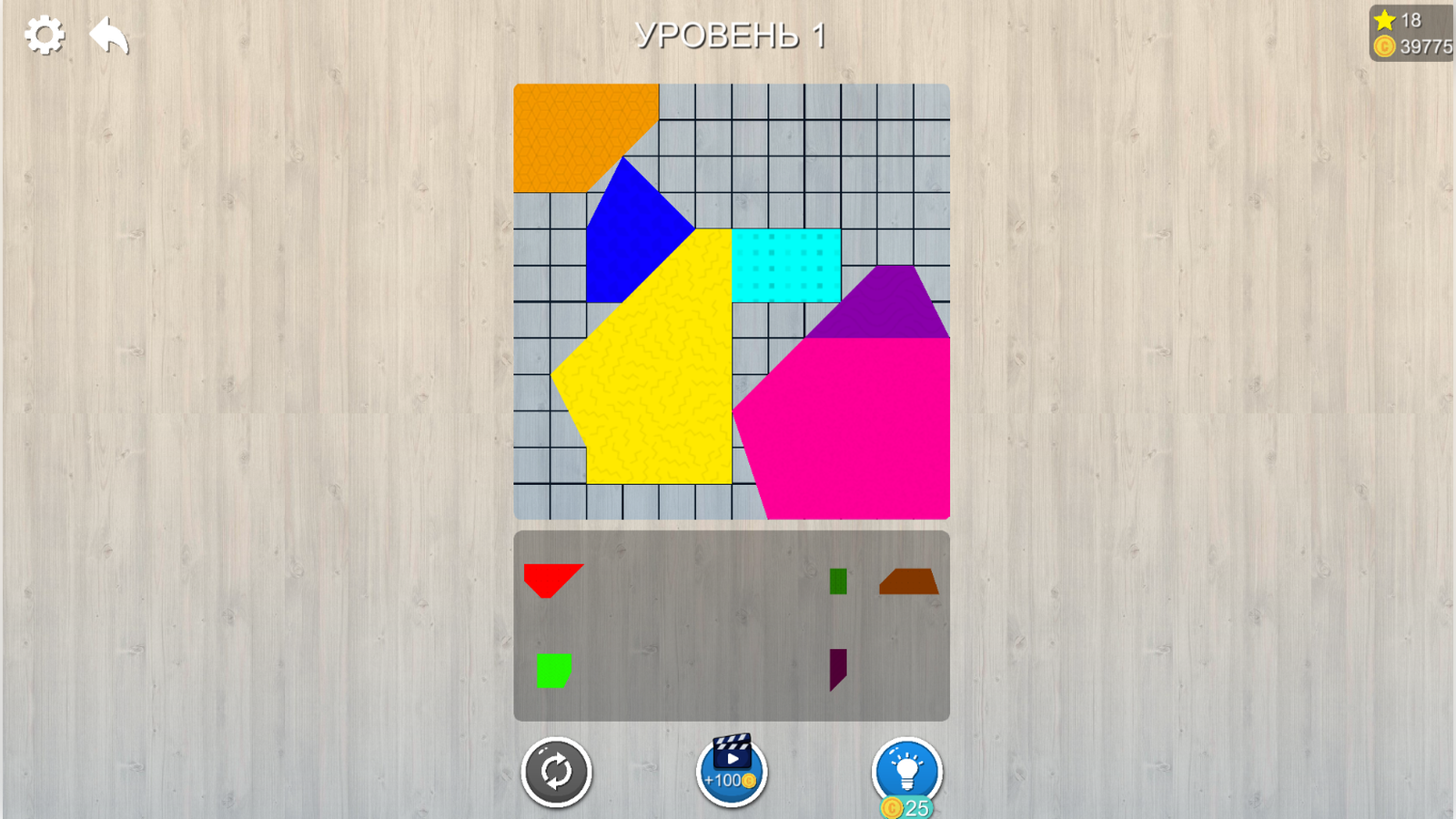This screenshot has width=1456, height=819.
Task: Open the settings gear menu
Action: [44, 35]
